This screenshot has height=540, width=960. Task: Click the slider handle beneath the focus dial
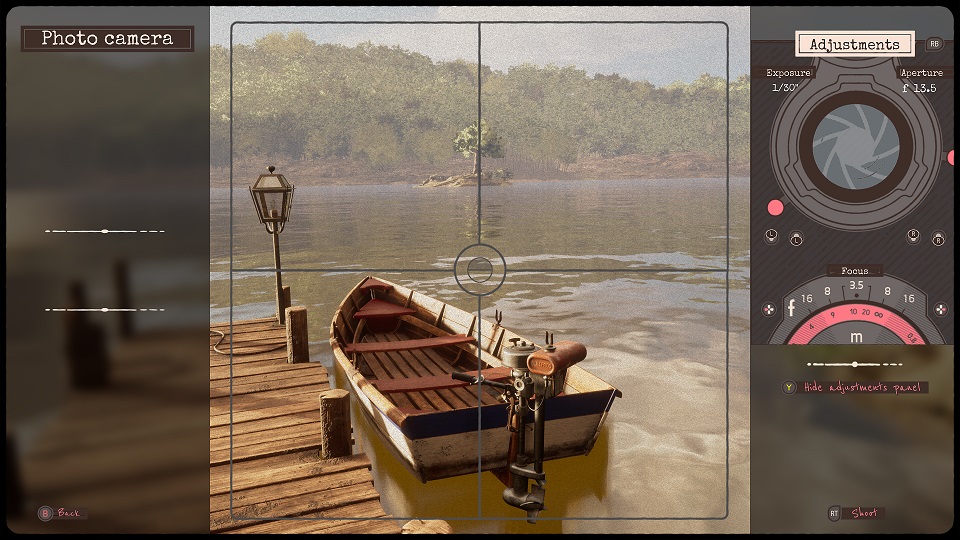click(x=853, y=364)
